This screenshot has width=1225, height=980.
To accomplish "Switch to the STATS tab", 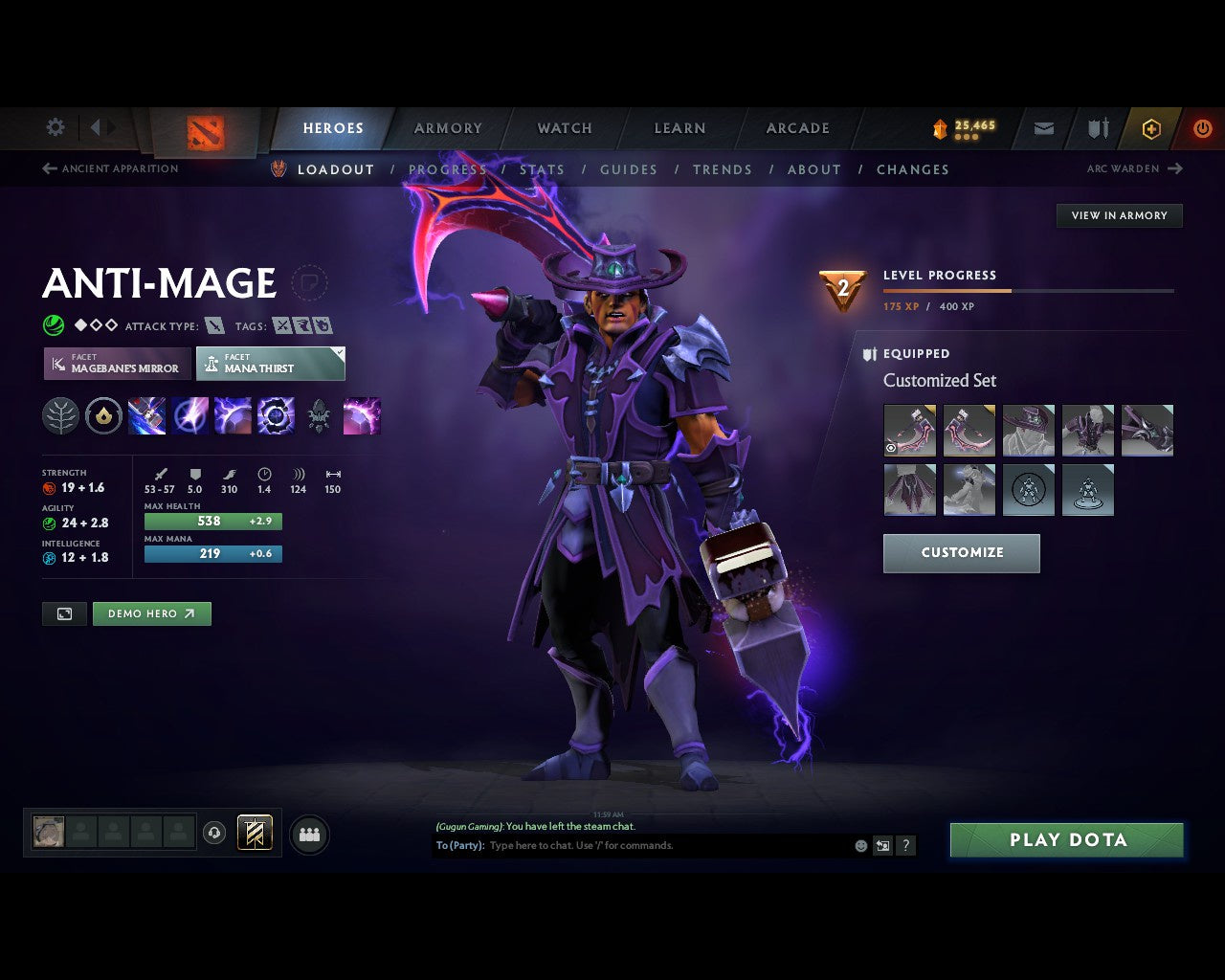I will click(542, 169).
